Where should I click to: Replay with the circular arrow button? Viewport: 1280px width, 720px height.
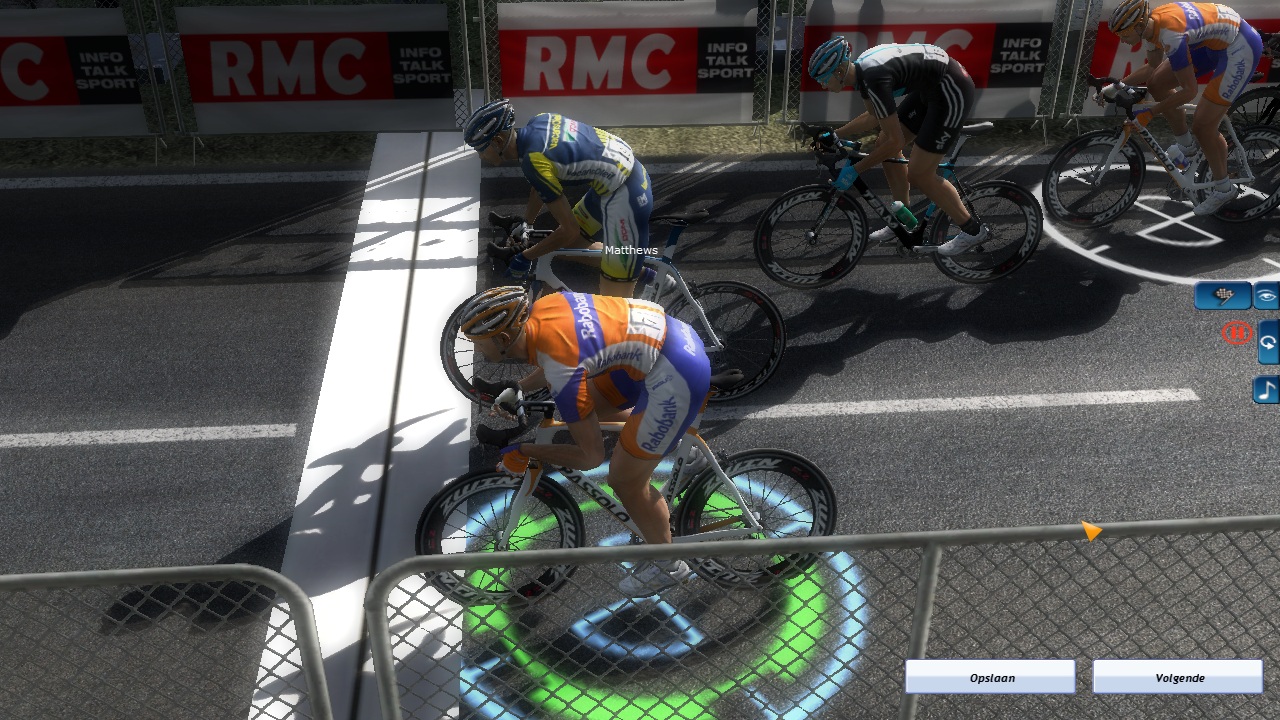coord(1268,342)
